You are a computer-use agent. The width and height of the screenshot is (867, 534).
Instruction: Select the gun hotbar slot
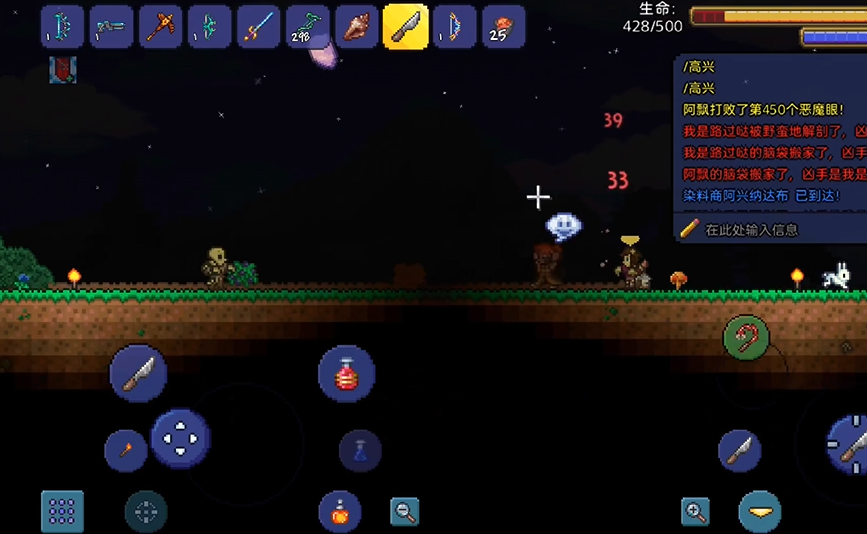coord(111,26)
